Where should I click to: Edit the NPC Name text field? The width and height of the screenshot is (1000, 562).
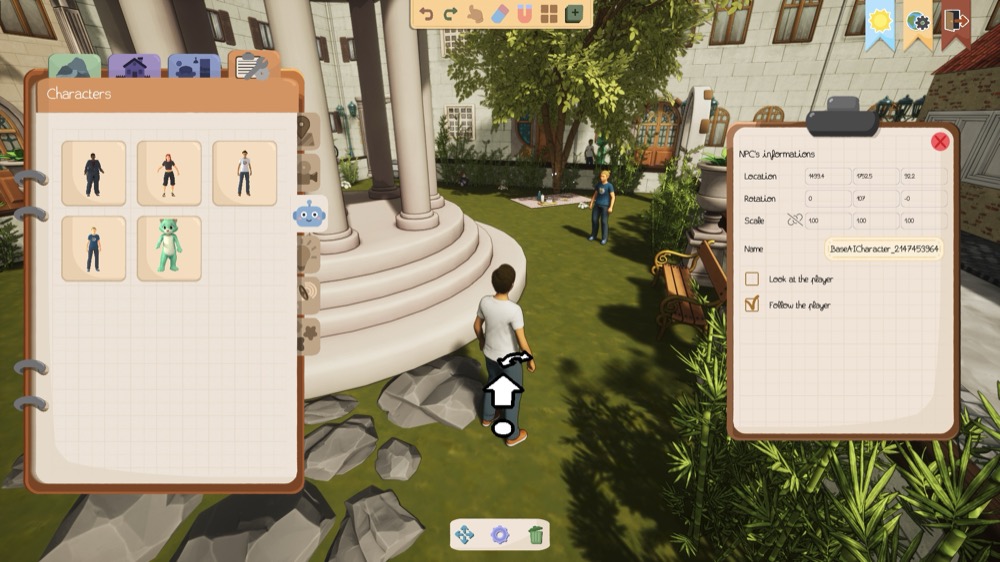pos(884,249)
